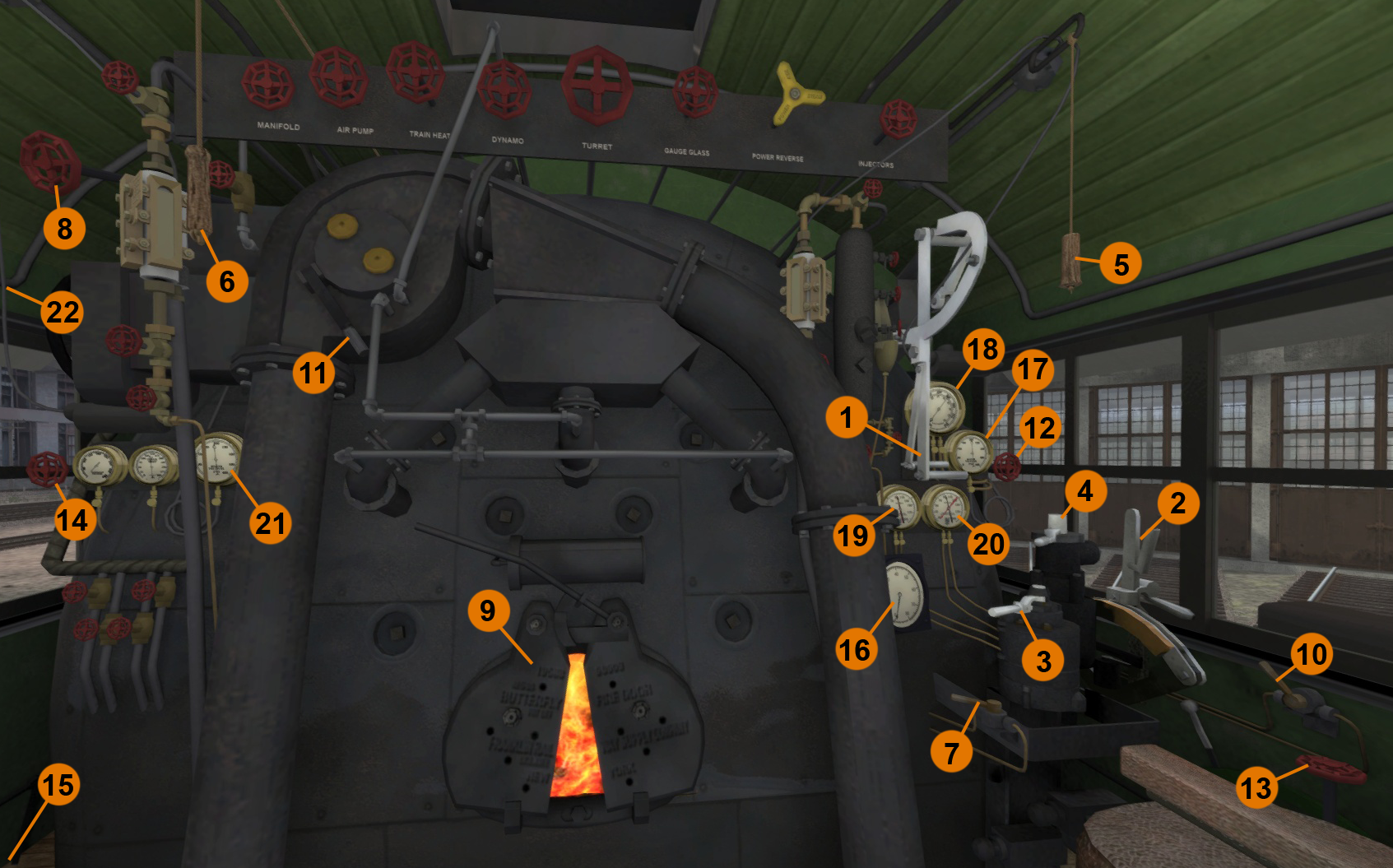This screenshot has width=1393, height=868.
Task: Click the orange marker numbered 13
Action: click(x=1256, y=788)
